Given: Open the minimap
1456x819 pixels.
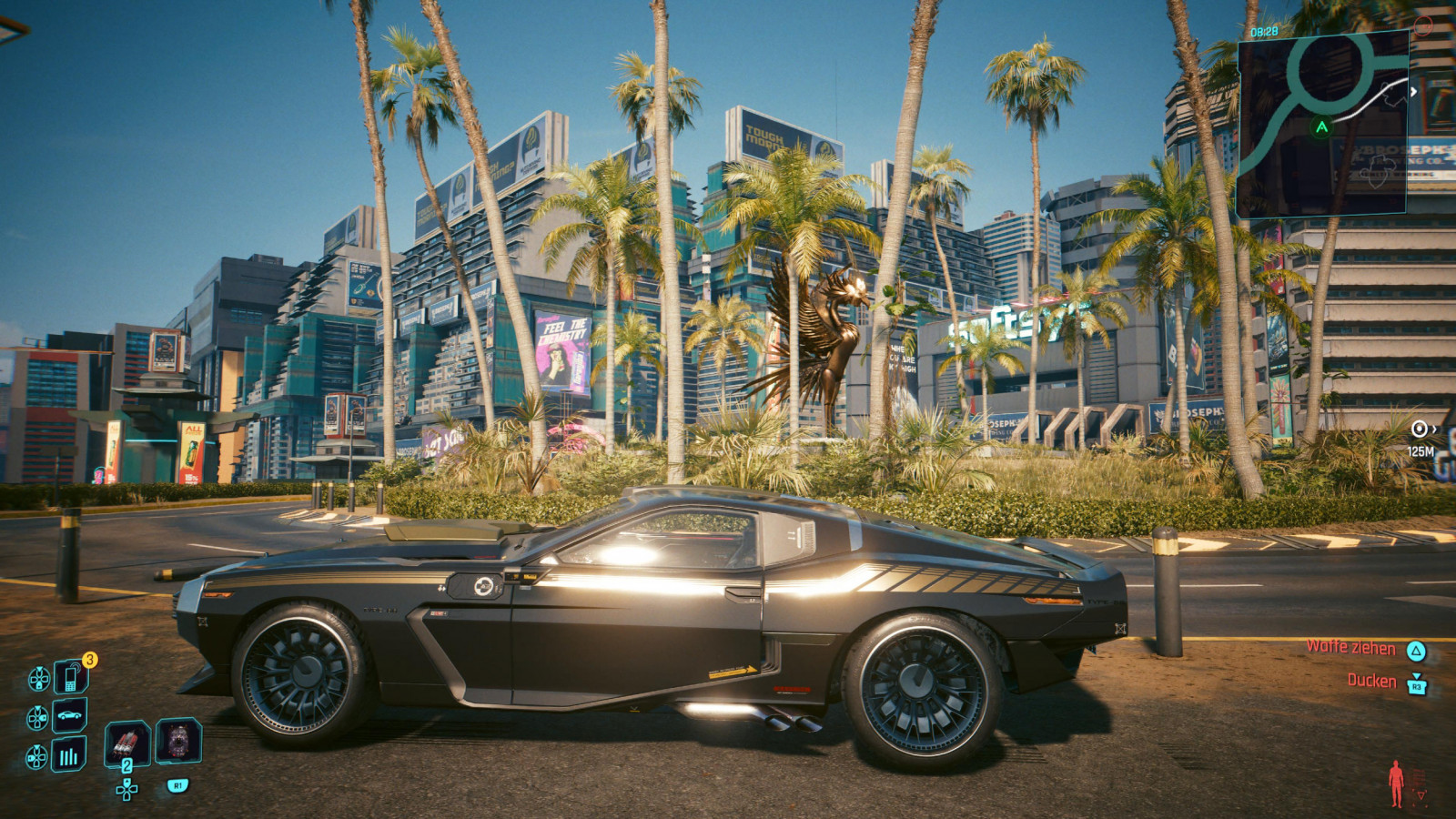Looking at the screenshot, I should tap(1323, 124).
